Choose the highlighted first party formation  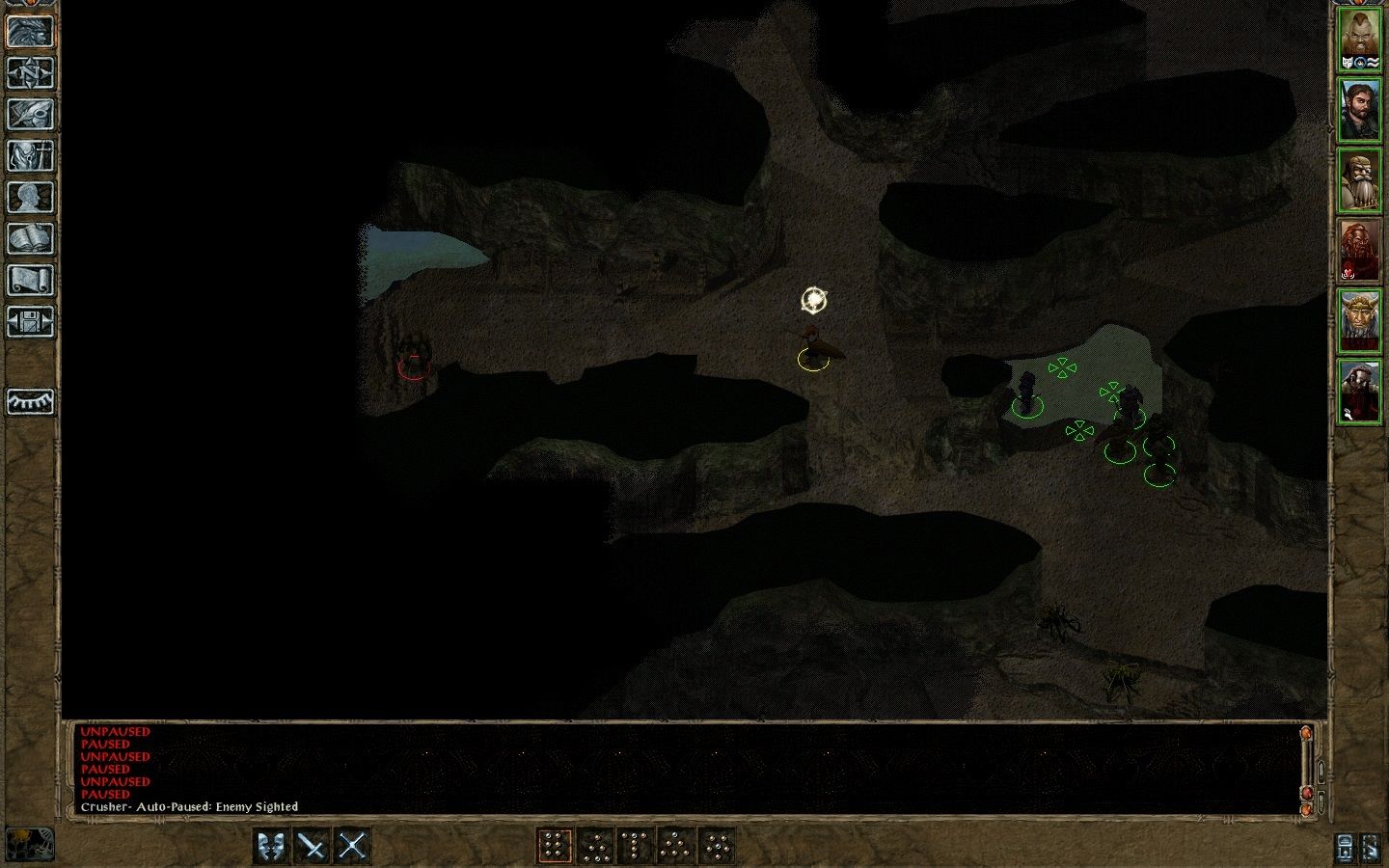click(555, 846)
